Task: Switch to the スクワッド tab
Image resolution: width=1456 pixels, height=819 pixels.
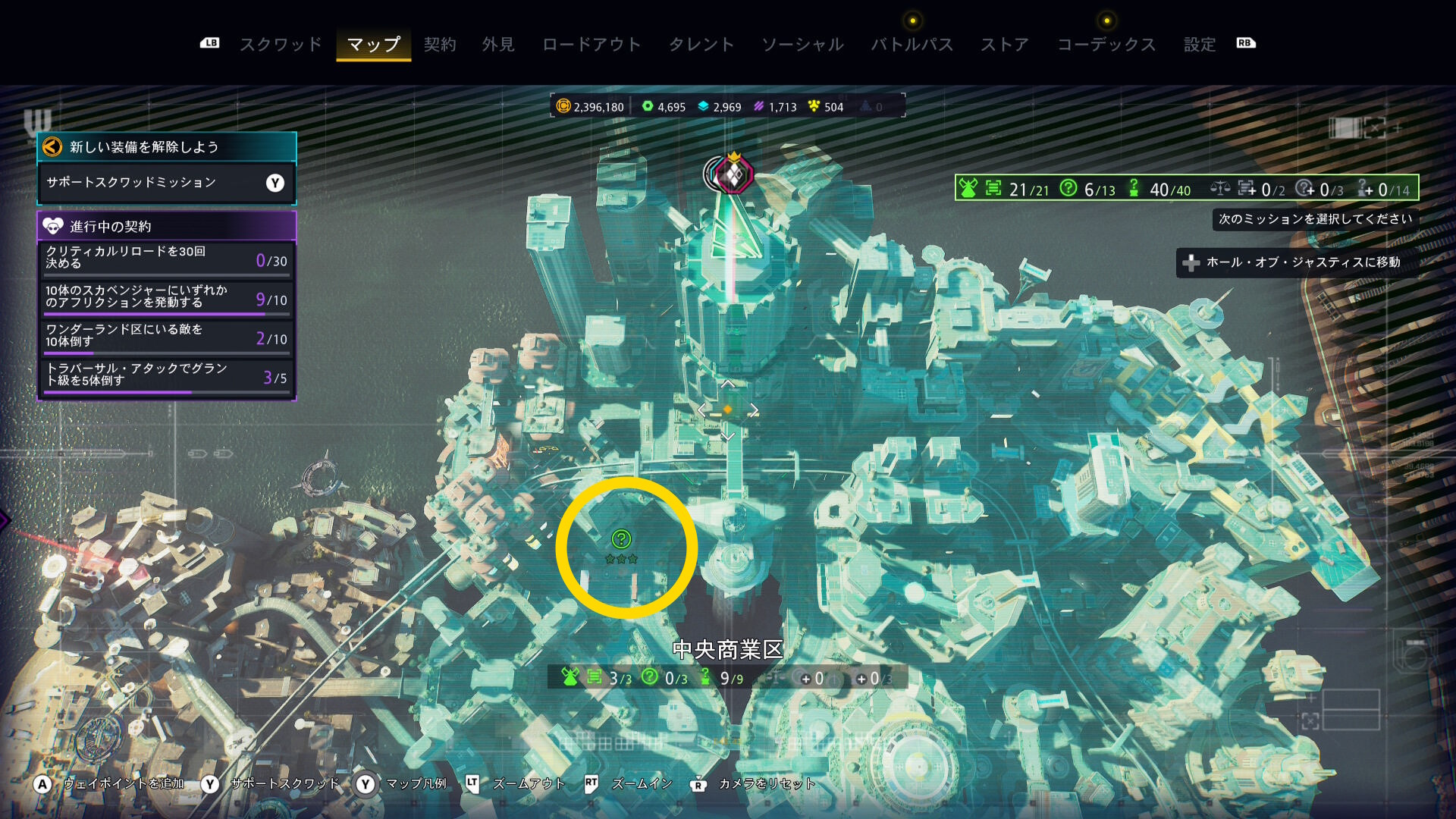Action: pyautogui.click(x=281, y=45)
